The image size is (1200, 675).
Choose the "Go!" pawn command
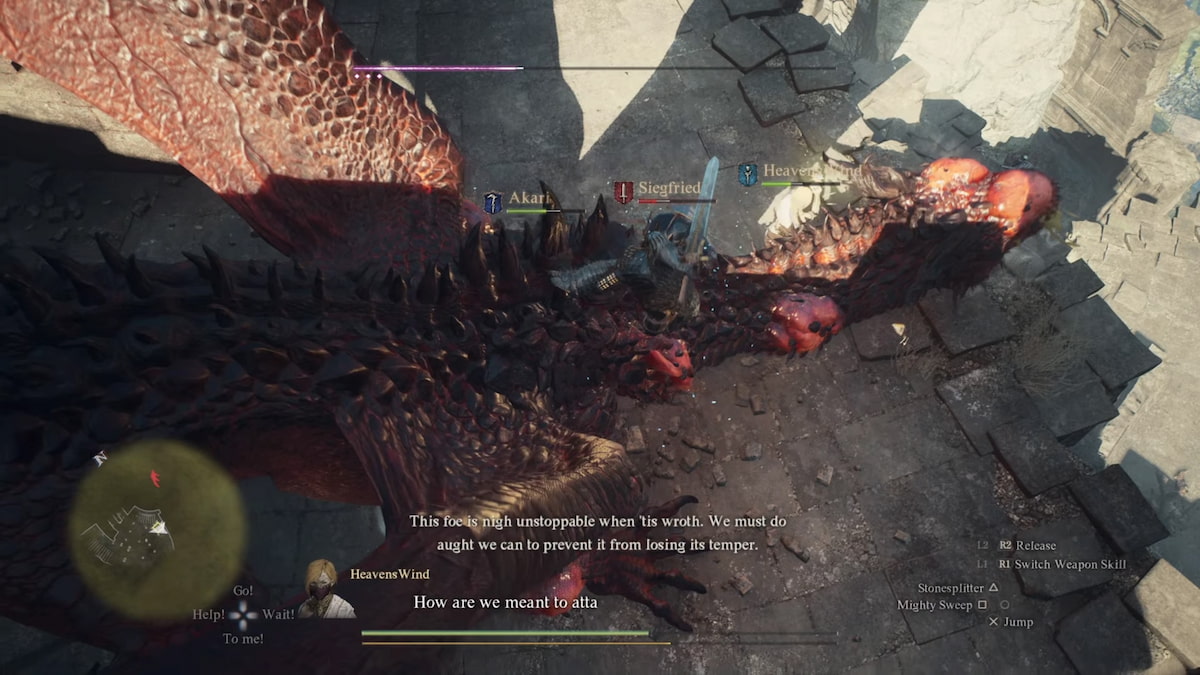[243, 591]
